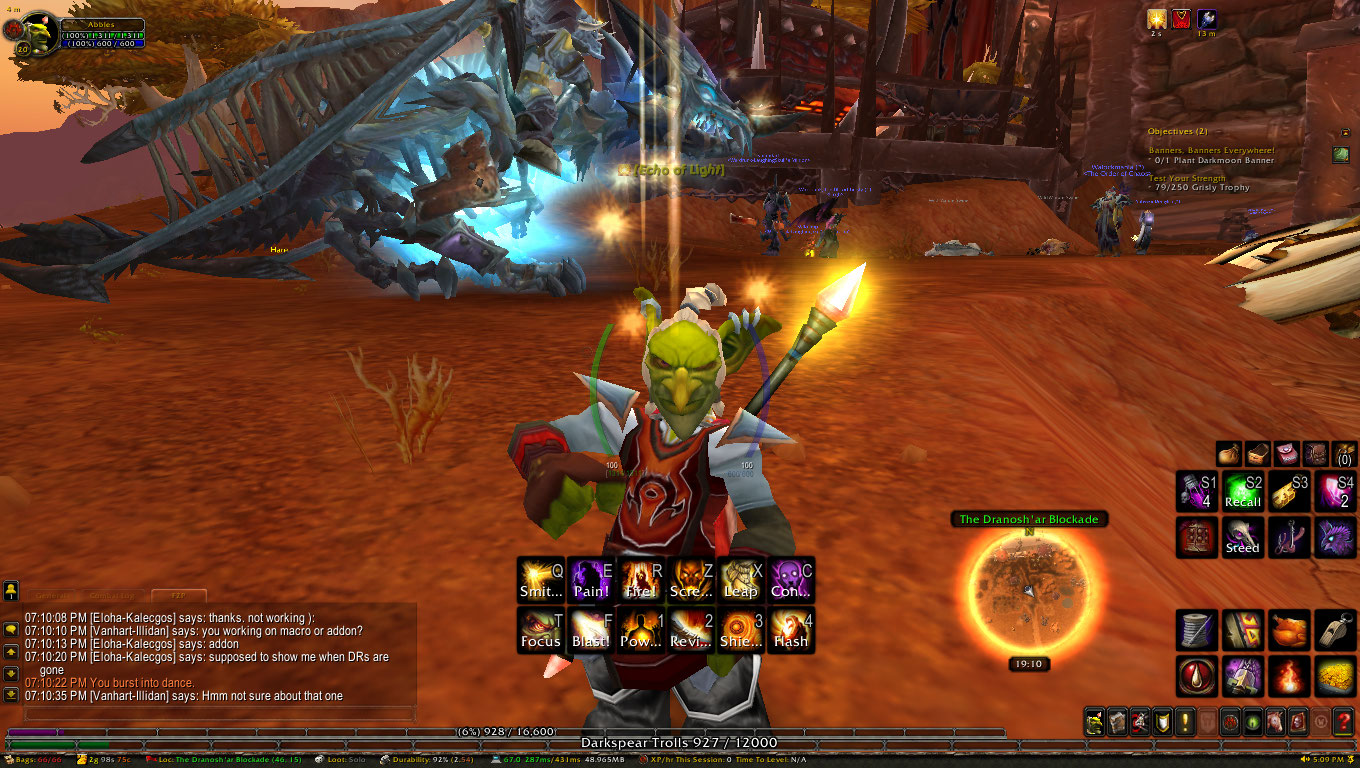Activate the Pain! shadow spell
The height and width of the screenshot is (768, 1360).
click(x=591, y=580)
